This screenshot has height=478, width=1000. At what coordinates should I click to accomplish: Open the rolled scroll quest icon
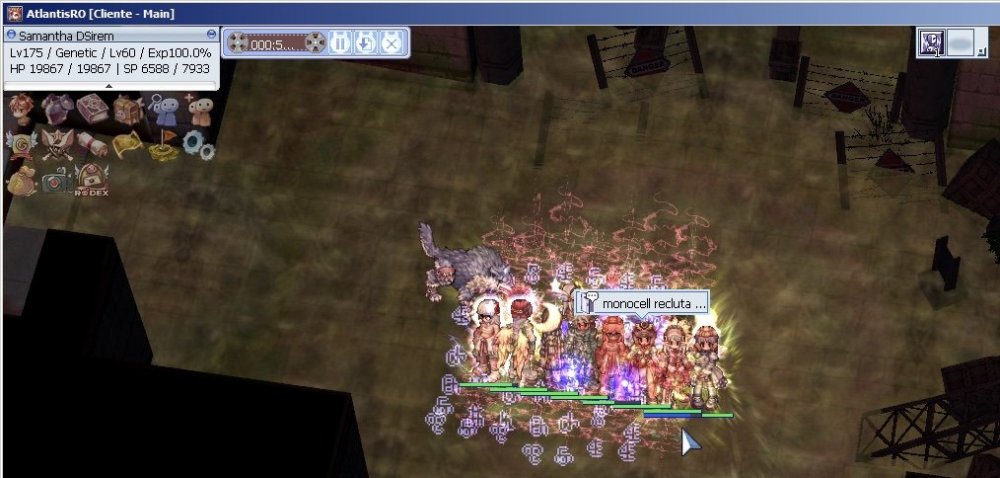93,145
